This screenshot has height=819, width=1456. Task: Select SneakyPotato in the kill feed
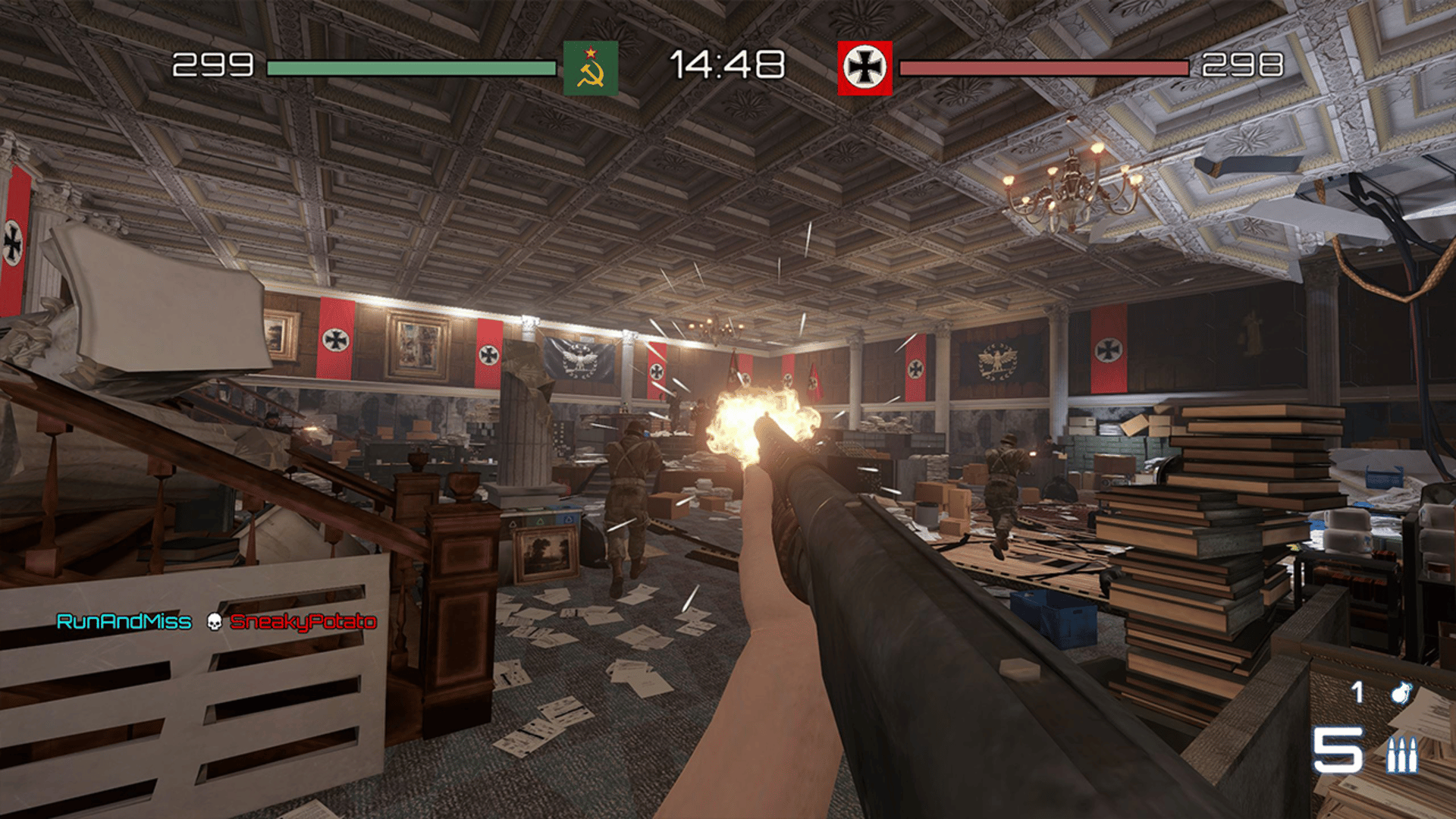click(303, 623)
